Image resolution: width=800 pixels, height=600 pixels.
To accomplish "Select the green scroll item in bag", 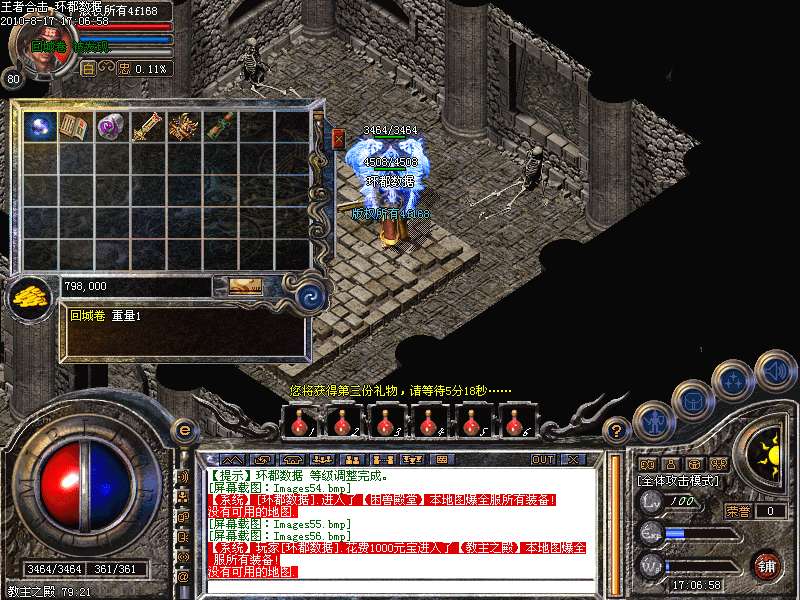I will tap(219, 127).
